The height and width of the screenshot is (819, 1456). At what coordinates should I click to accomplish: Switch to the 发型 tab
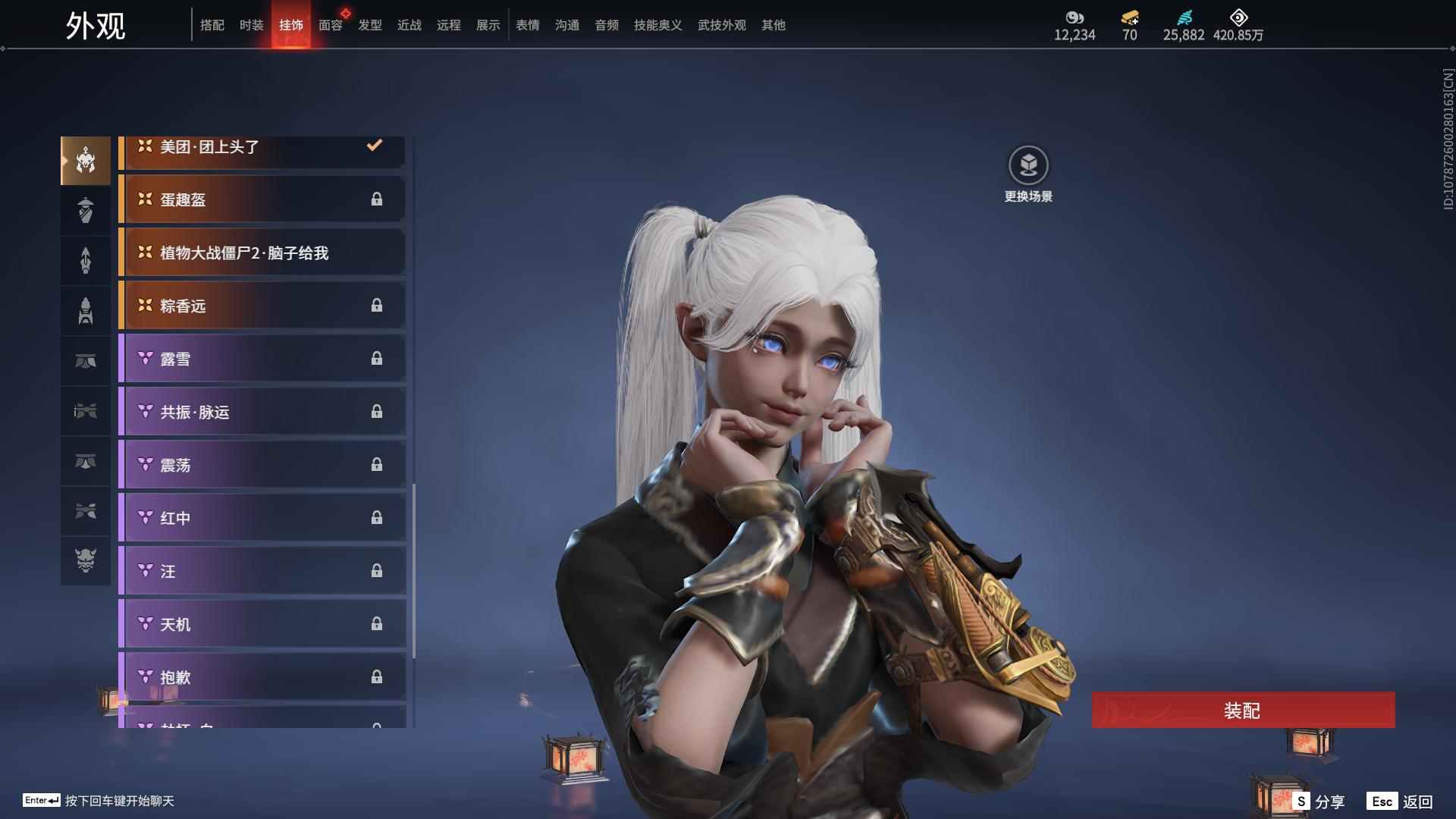(x=370, y=25)
